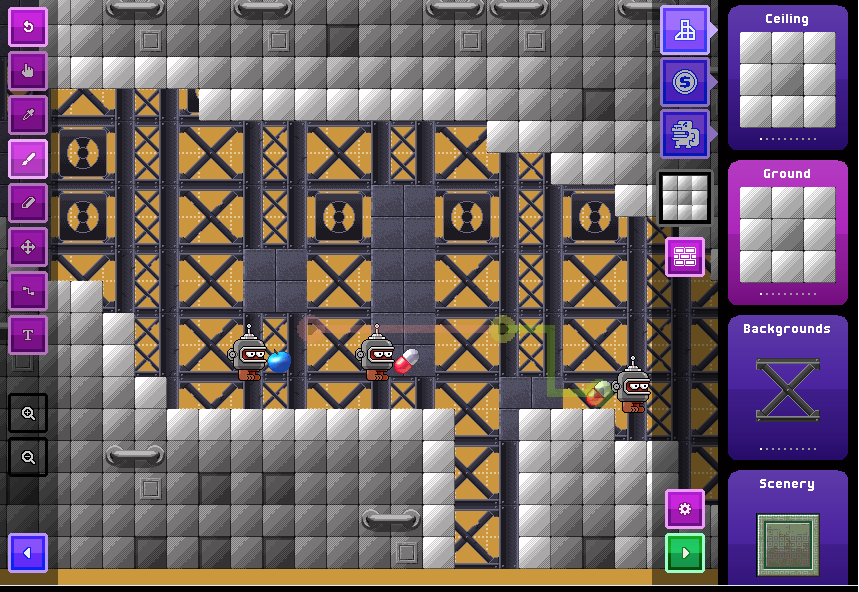
Task: Choose the Ground tile set
Action: tap(787, 234)
